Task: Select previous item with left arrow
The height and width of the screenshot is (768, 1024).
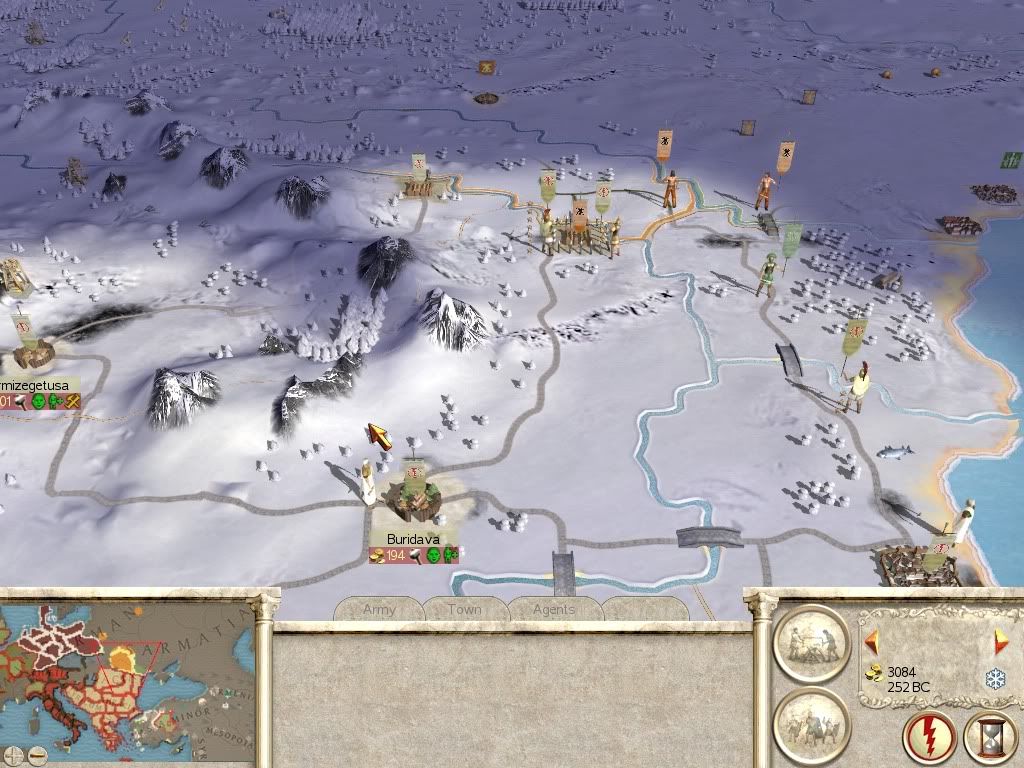Action: (871, 639)
